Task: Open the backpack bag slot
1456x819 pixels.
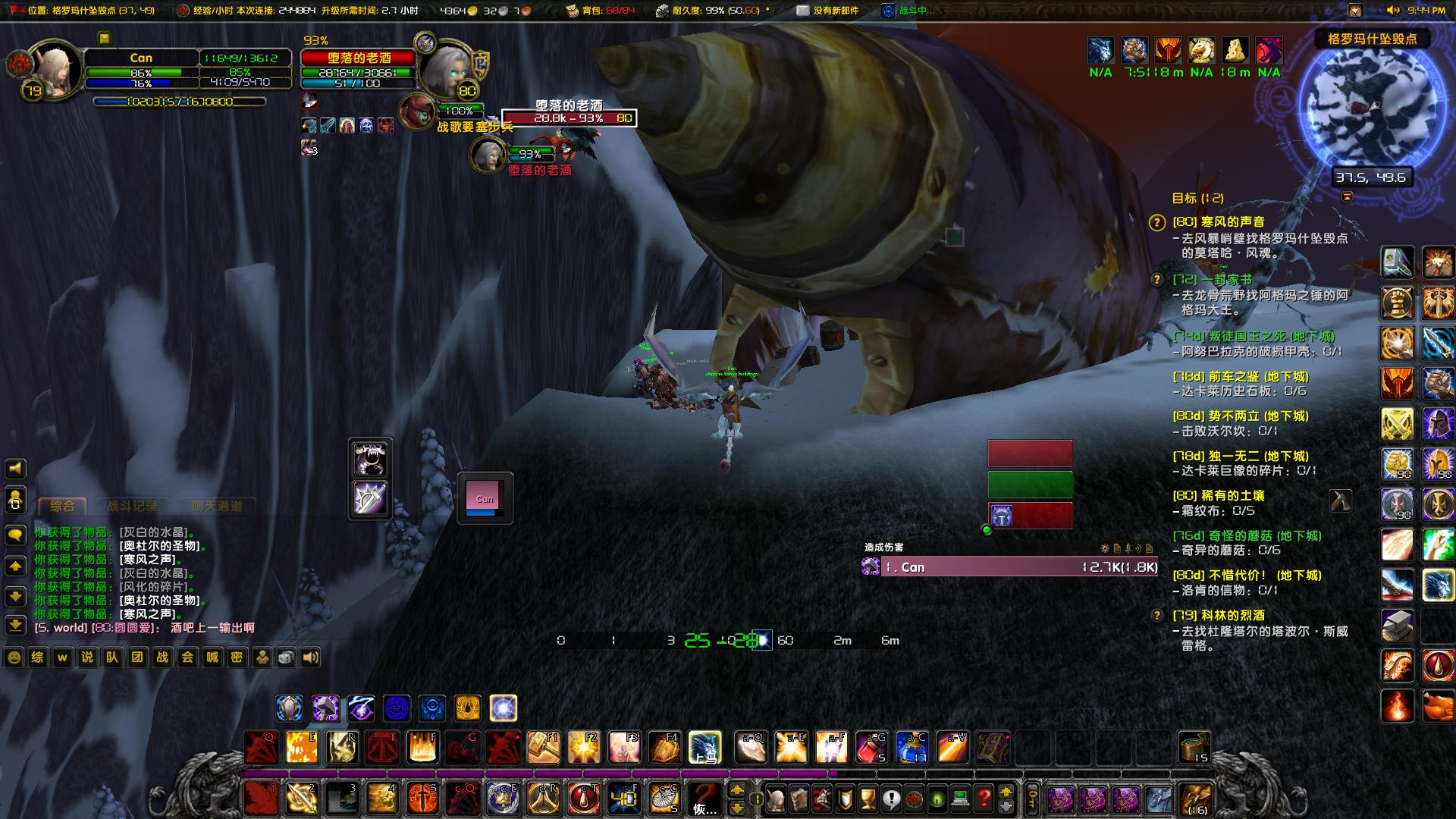Action: tap(1195, 799)
